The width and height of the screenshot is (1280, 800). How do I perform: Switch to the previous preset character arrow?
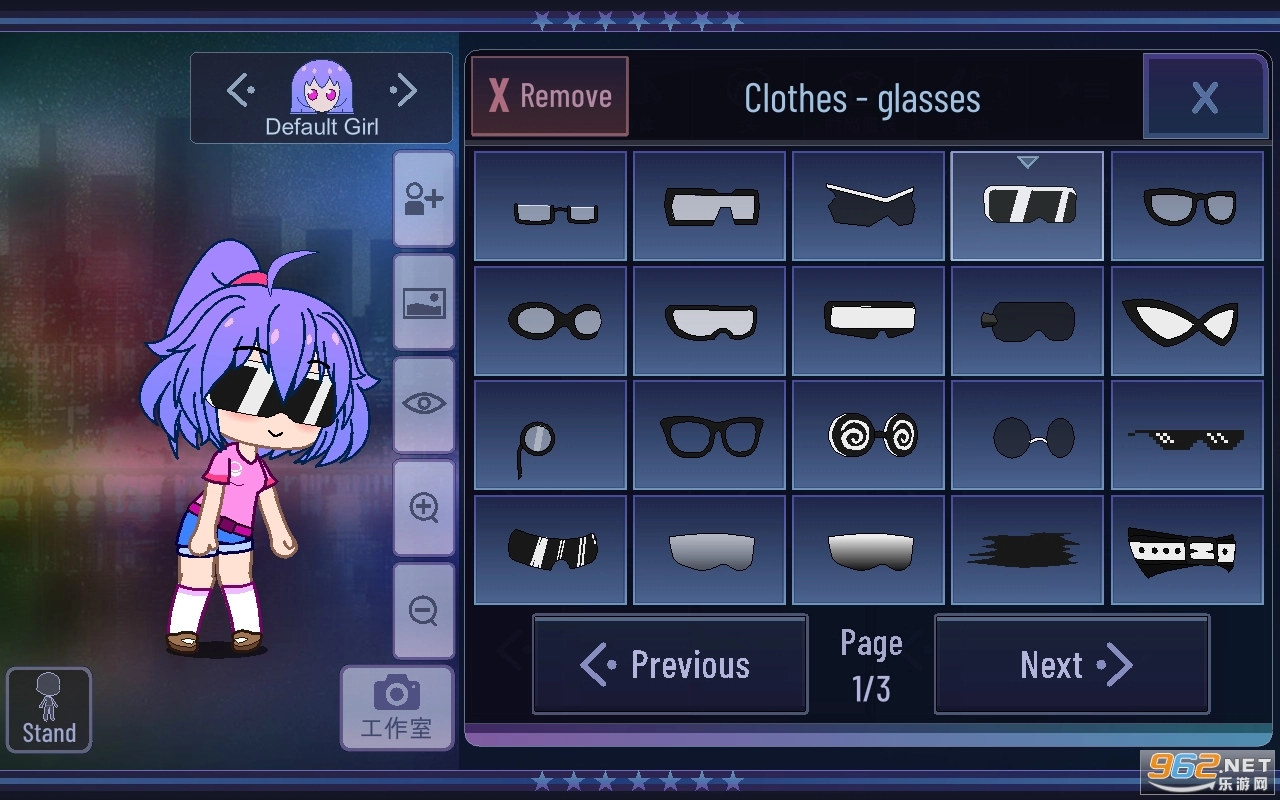[x=239, y=89]
